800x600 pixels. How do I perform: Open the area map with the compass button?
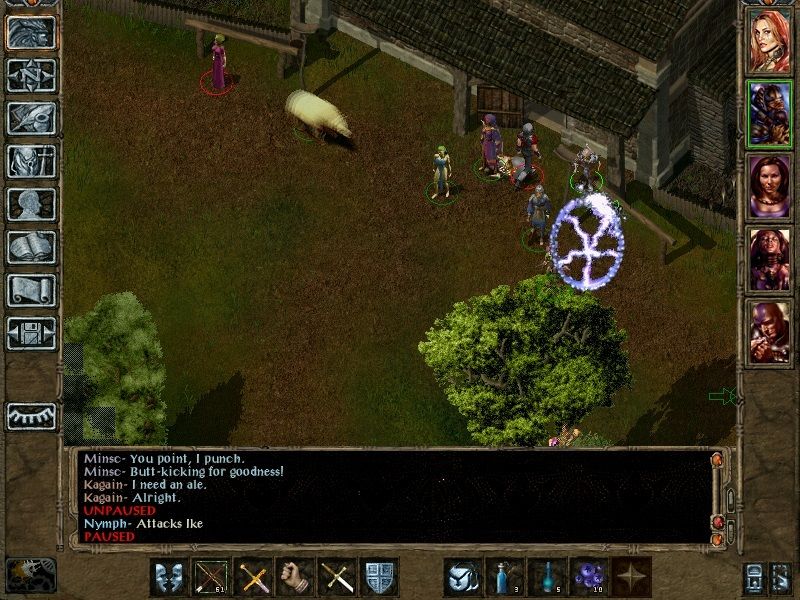click(x=31, y=75)
